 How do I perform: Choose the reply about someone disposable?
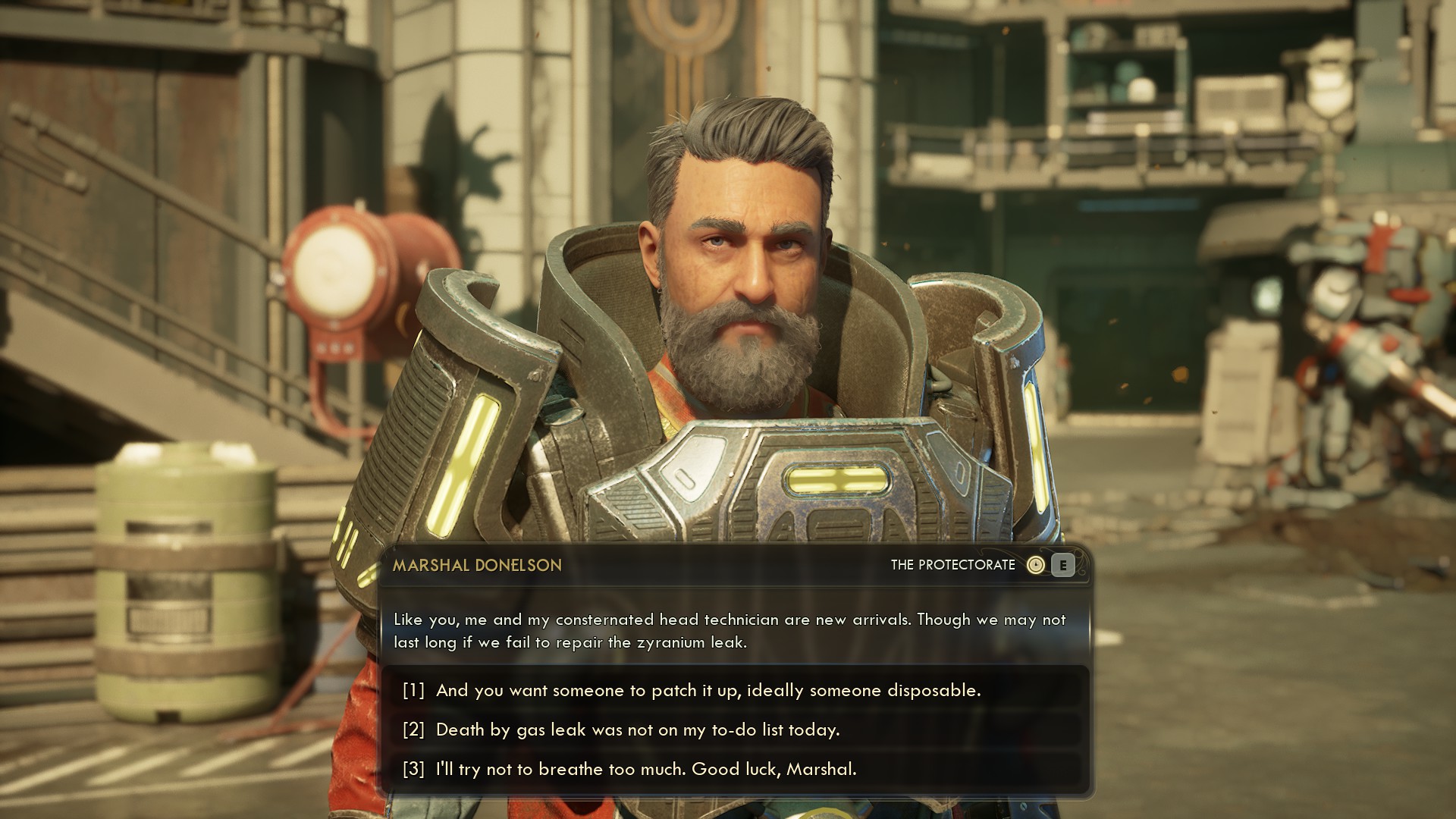click(x=708, y=690)
